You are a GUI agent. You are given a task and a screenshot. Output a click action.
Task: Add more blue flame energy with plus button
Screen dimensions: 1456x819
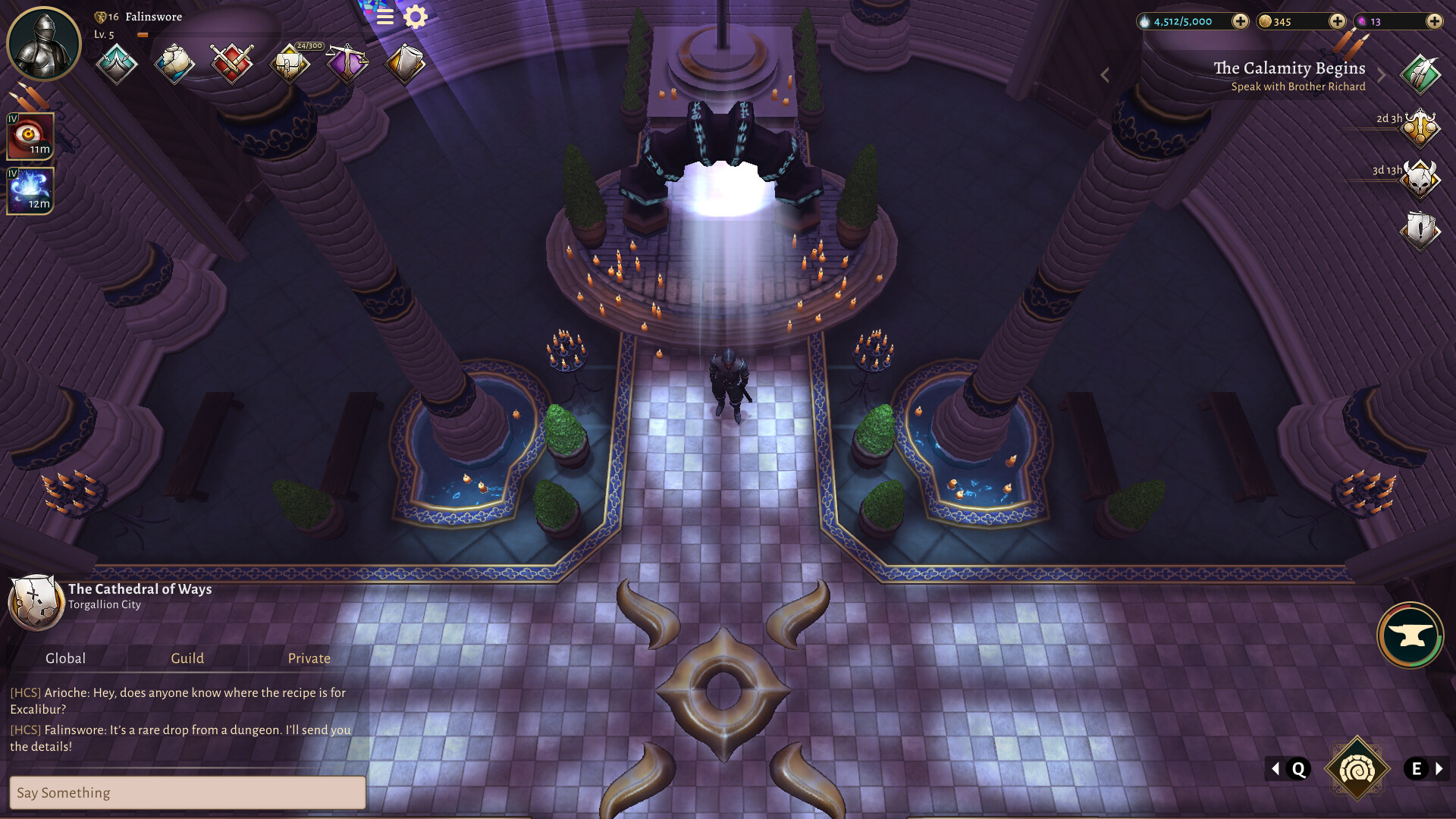[x=1240, y=21]
